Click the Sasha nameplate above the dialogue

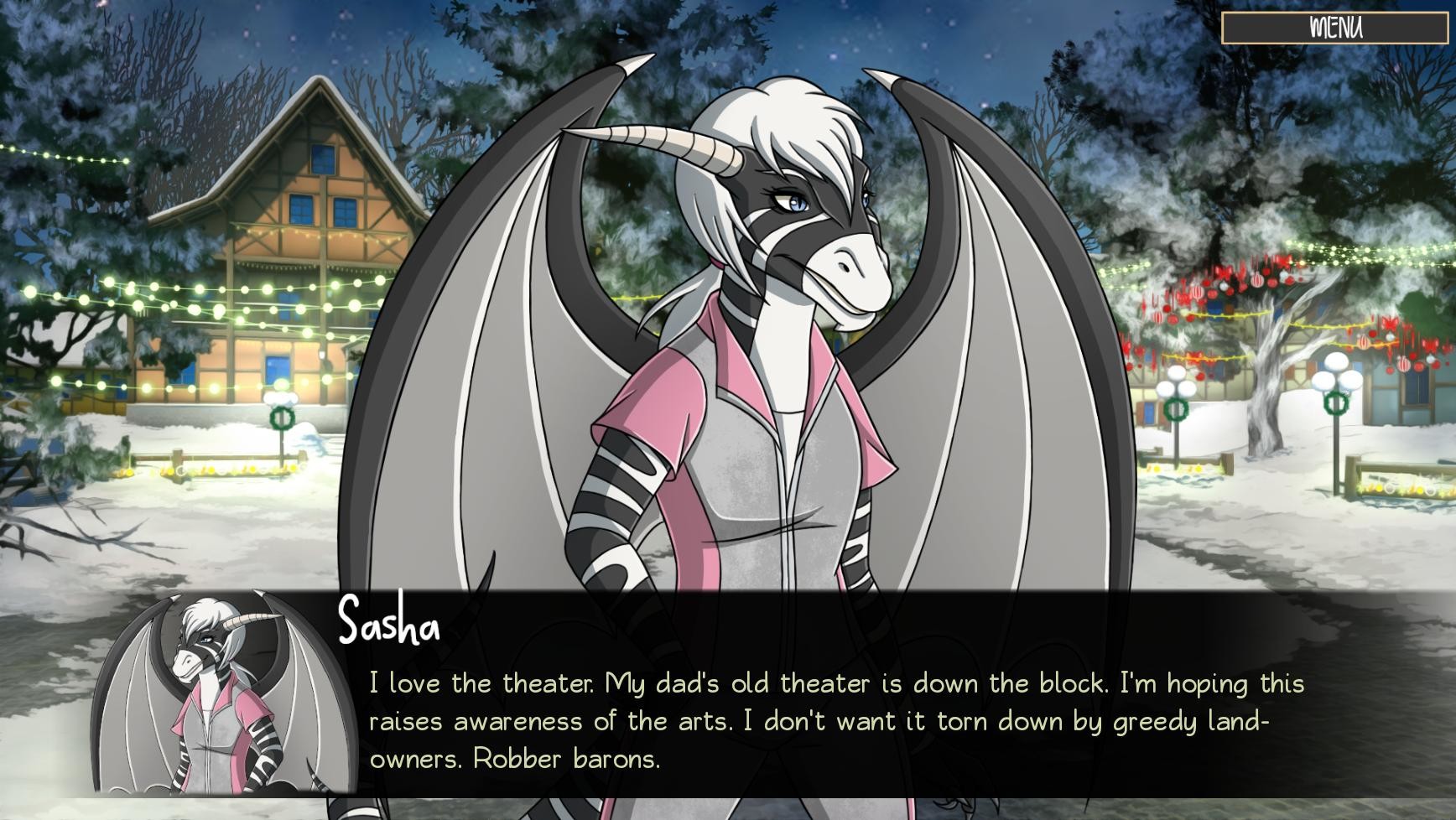388,625
